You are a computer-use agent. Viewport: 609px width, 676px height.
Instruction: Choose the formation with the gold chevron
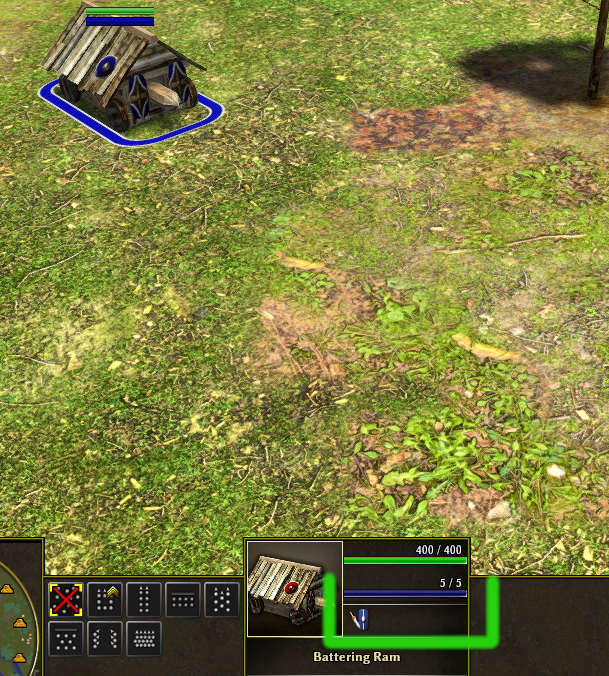[x=105, y=600]
